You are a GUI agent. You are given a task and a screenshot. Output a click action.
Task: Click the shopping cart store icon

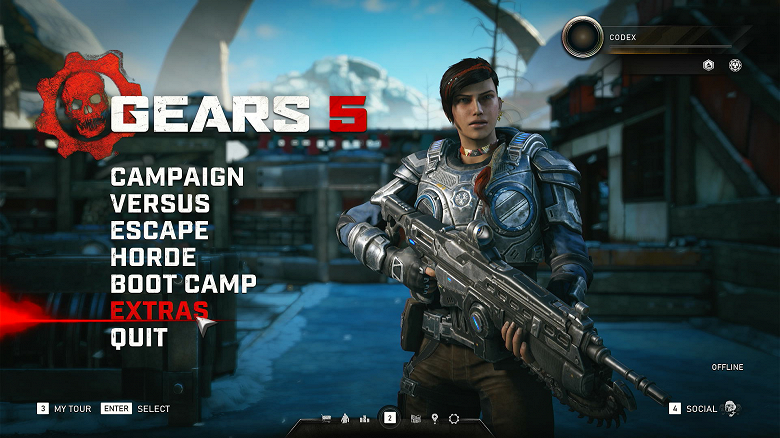tap(326, 418)
